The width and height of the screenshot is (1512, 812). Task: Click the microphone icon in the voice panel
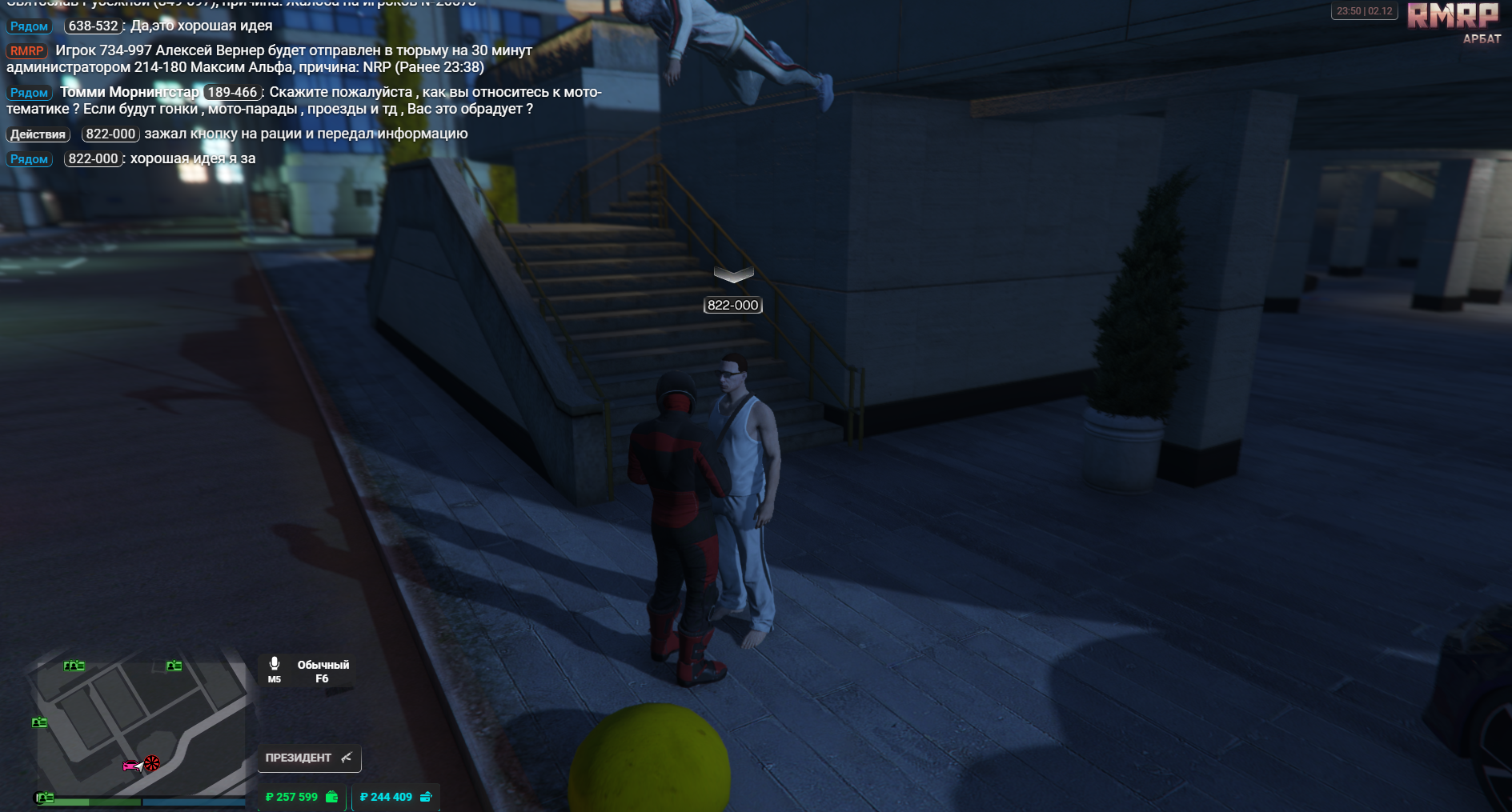pyautogui.click(x=275, y=662)
